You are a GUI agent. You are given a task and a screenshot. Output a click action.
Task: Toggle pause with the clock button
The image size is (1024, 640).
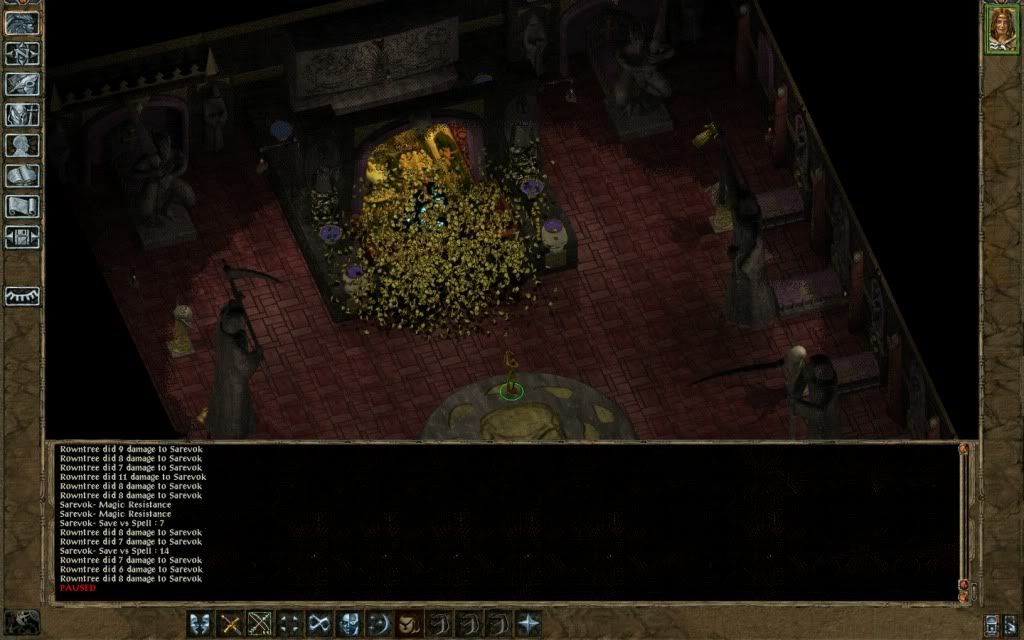(x=22, y=621)
